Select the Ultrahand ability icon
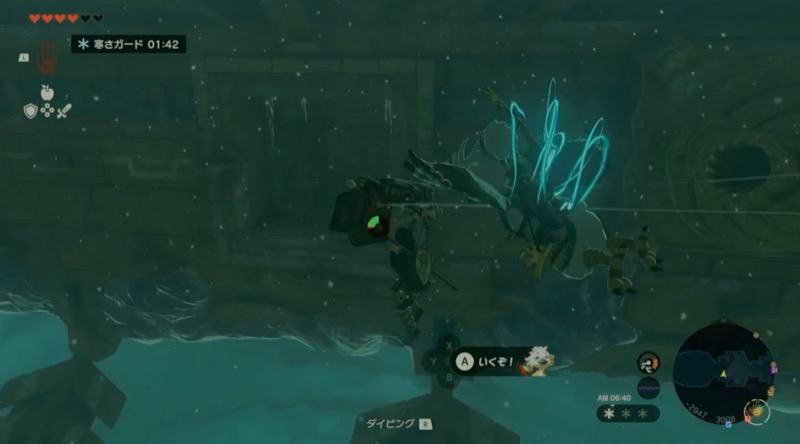The image size is (800, 444). point(47,58)
